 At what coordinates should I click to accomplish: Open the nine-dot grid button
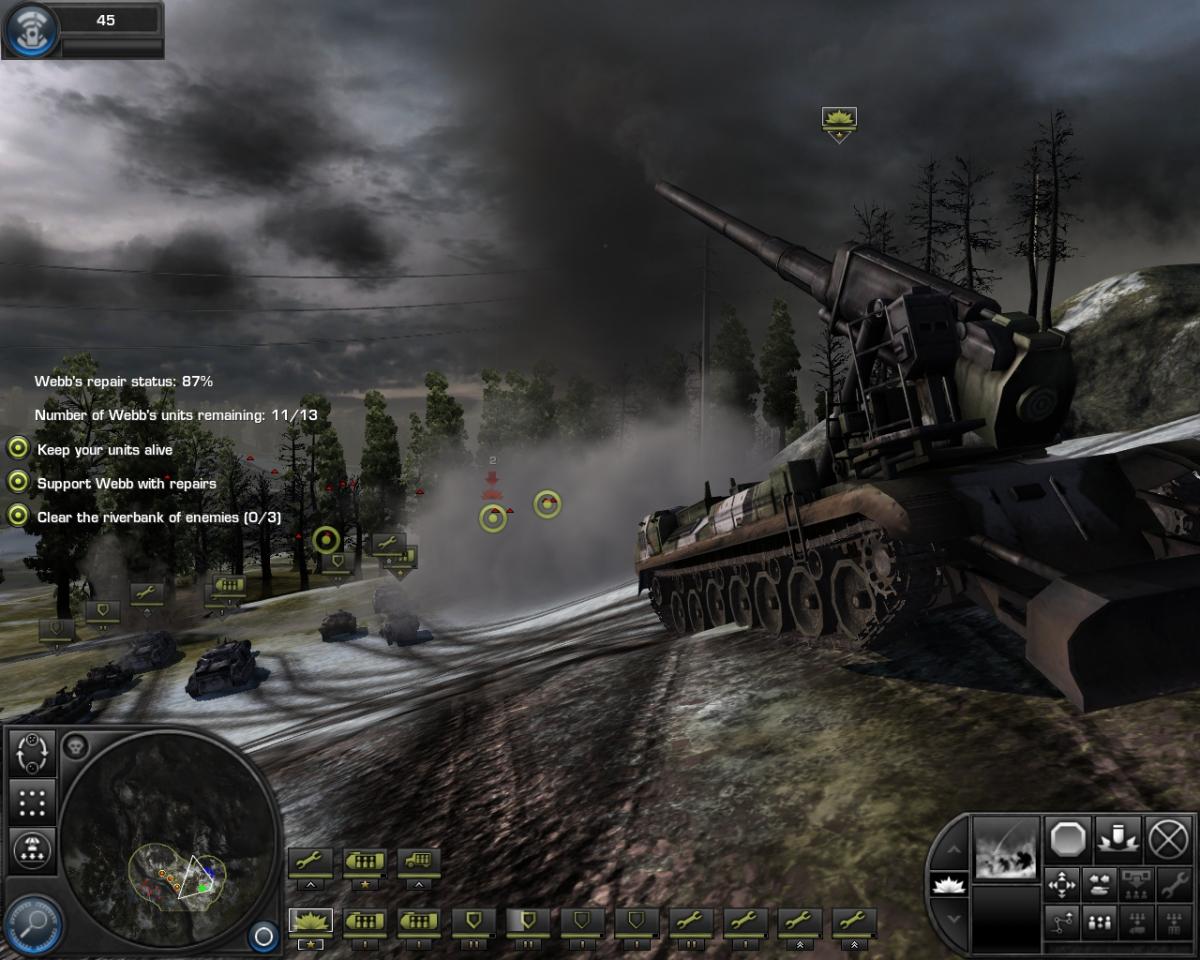(32, 801)
